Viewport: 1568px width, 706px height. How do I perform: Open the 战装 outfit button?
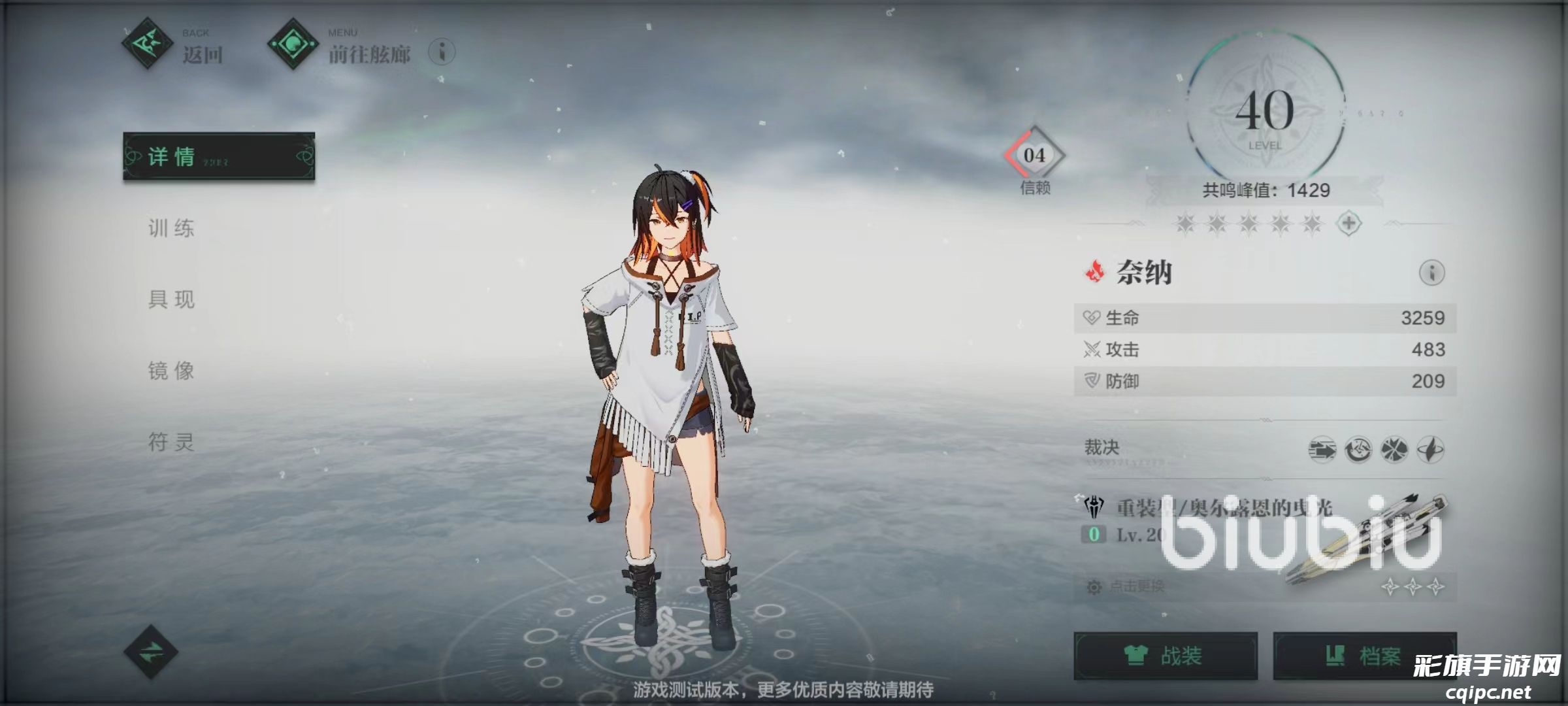tap(1166, 655)
